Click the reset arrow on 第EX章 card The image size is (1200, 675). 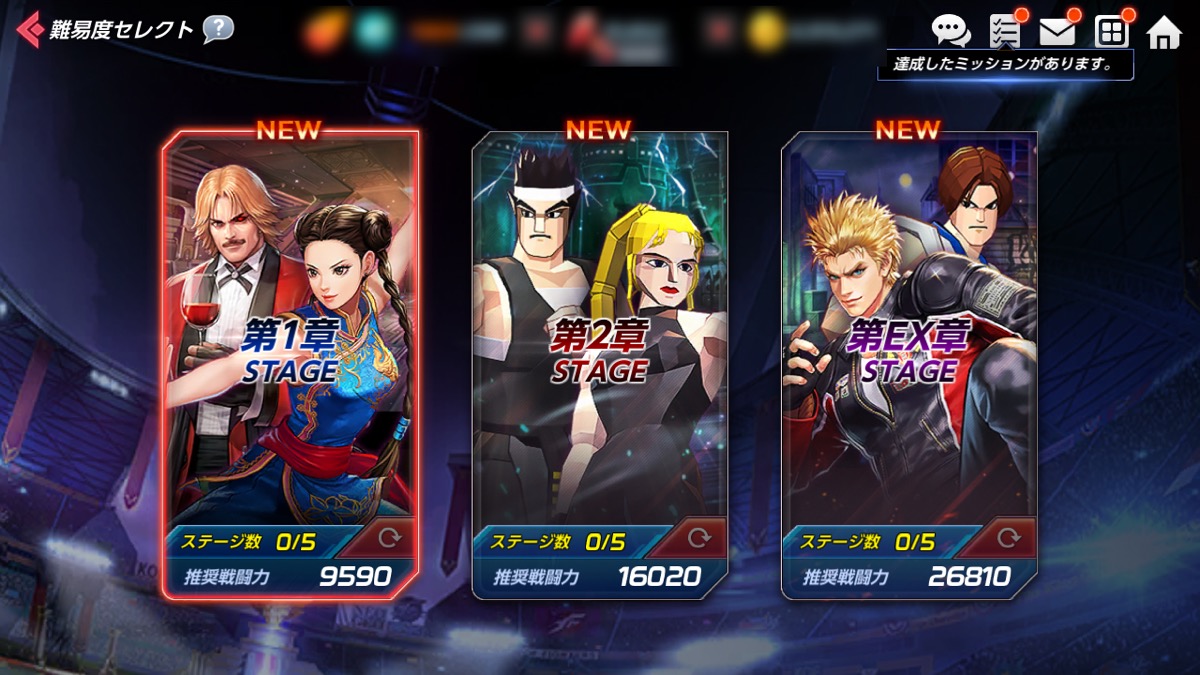coord(1009,539)
